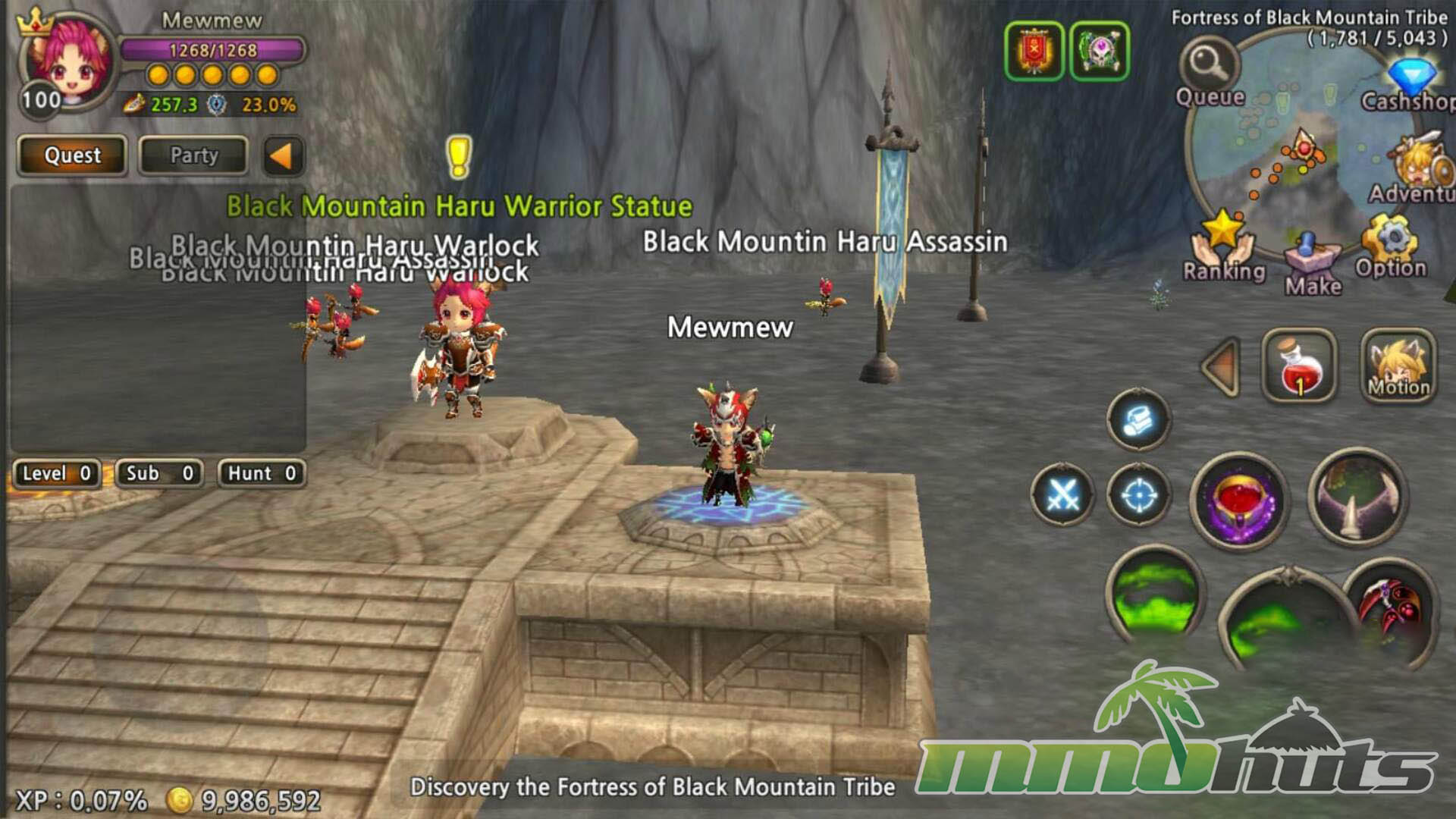
Task: Select the Hunt filter button
Action: pyautogui.click(x=262, y=474)
